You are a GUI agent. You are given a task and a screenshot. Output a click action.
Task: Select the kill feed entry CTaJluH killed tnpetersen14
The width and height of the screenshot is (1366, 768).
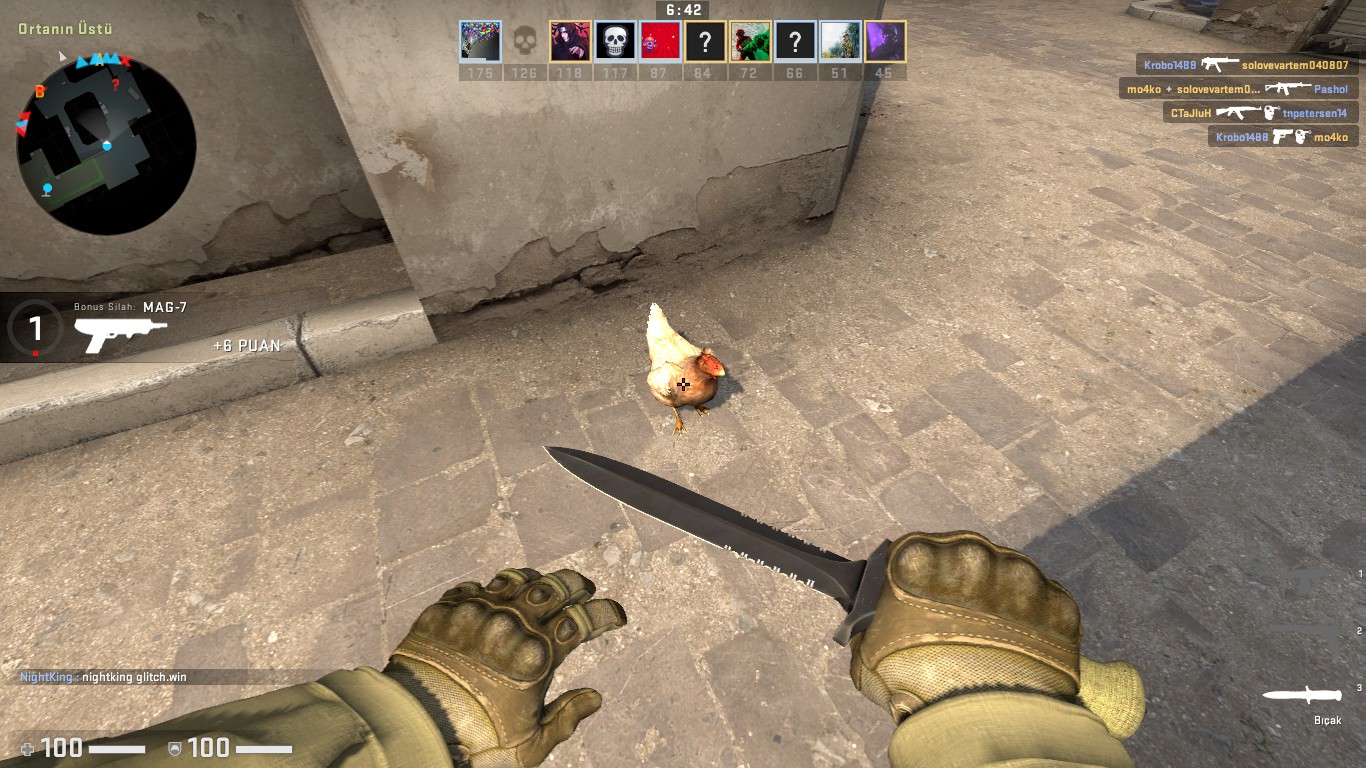click(1258, 113)
